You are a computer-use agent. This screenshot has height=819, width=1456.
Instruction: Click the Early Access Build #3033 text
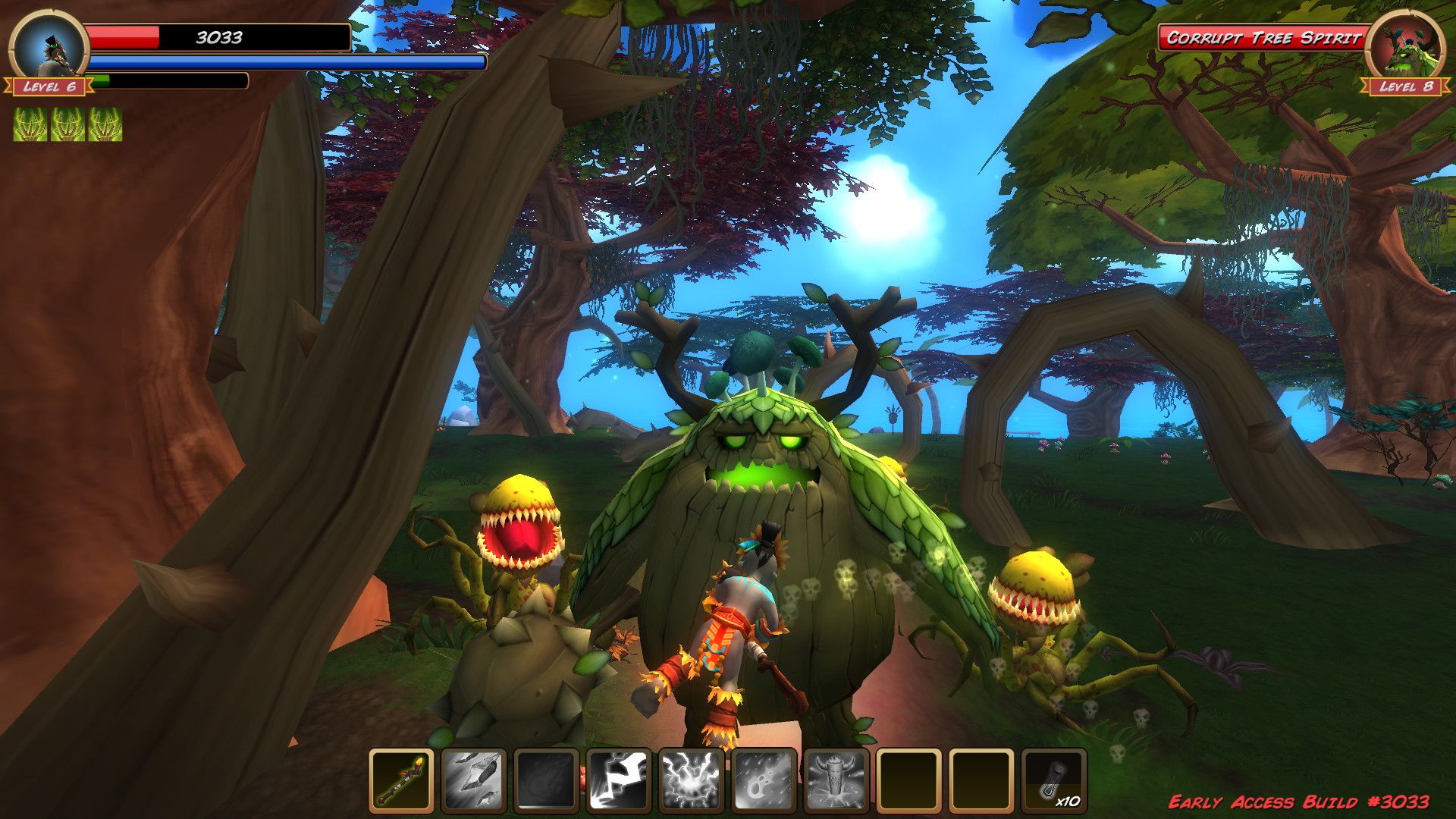click(1304, 800)
